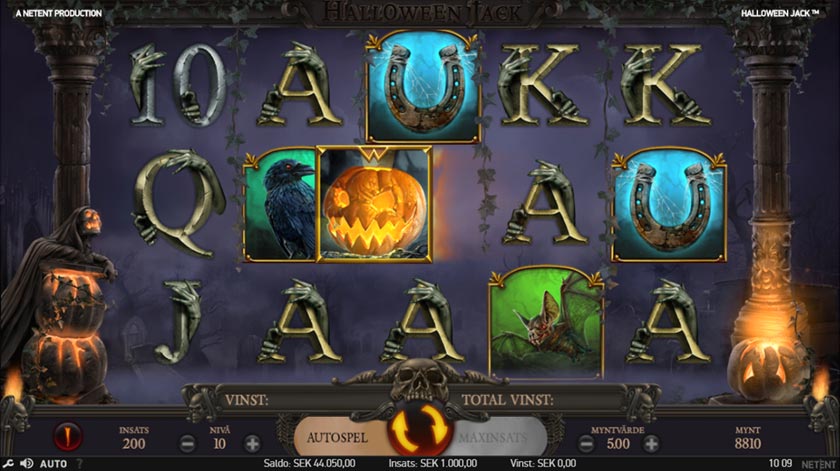Viewport: 840px width, 471px height.
Task: Click the AUTO option in the bottom bar
Action: pos(53,464)
